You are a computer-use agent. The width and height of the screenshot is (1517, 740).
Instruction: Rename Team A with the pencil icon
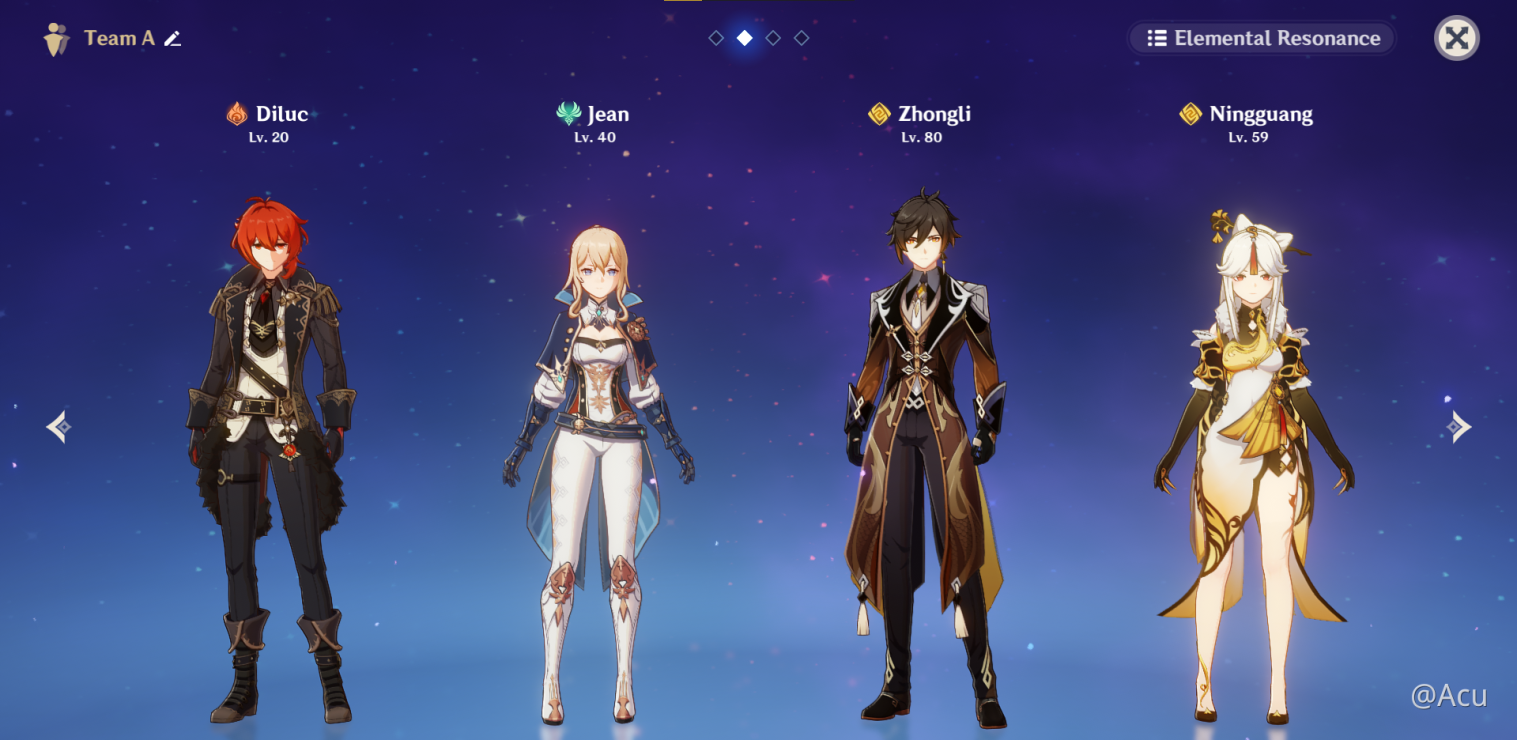[173, 38]
